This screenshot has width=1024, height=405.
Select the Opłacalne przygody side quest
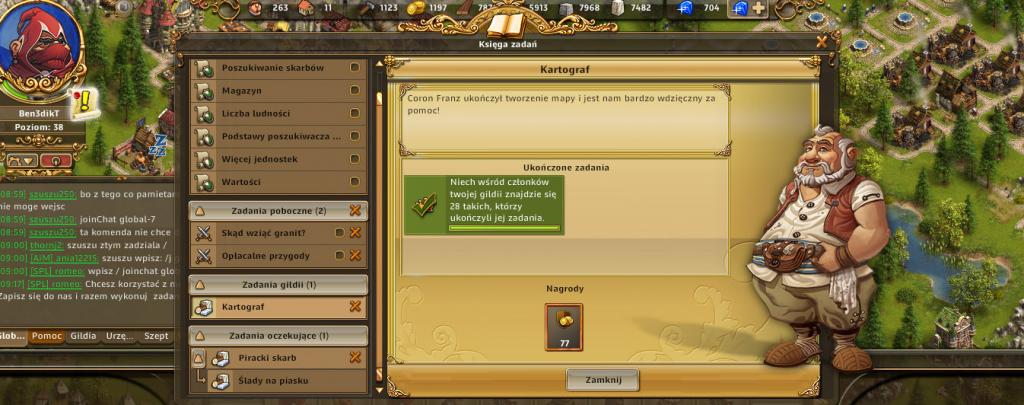pos(264,256)
